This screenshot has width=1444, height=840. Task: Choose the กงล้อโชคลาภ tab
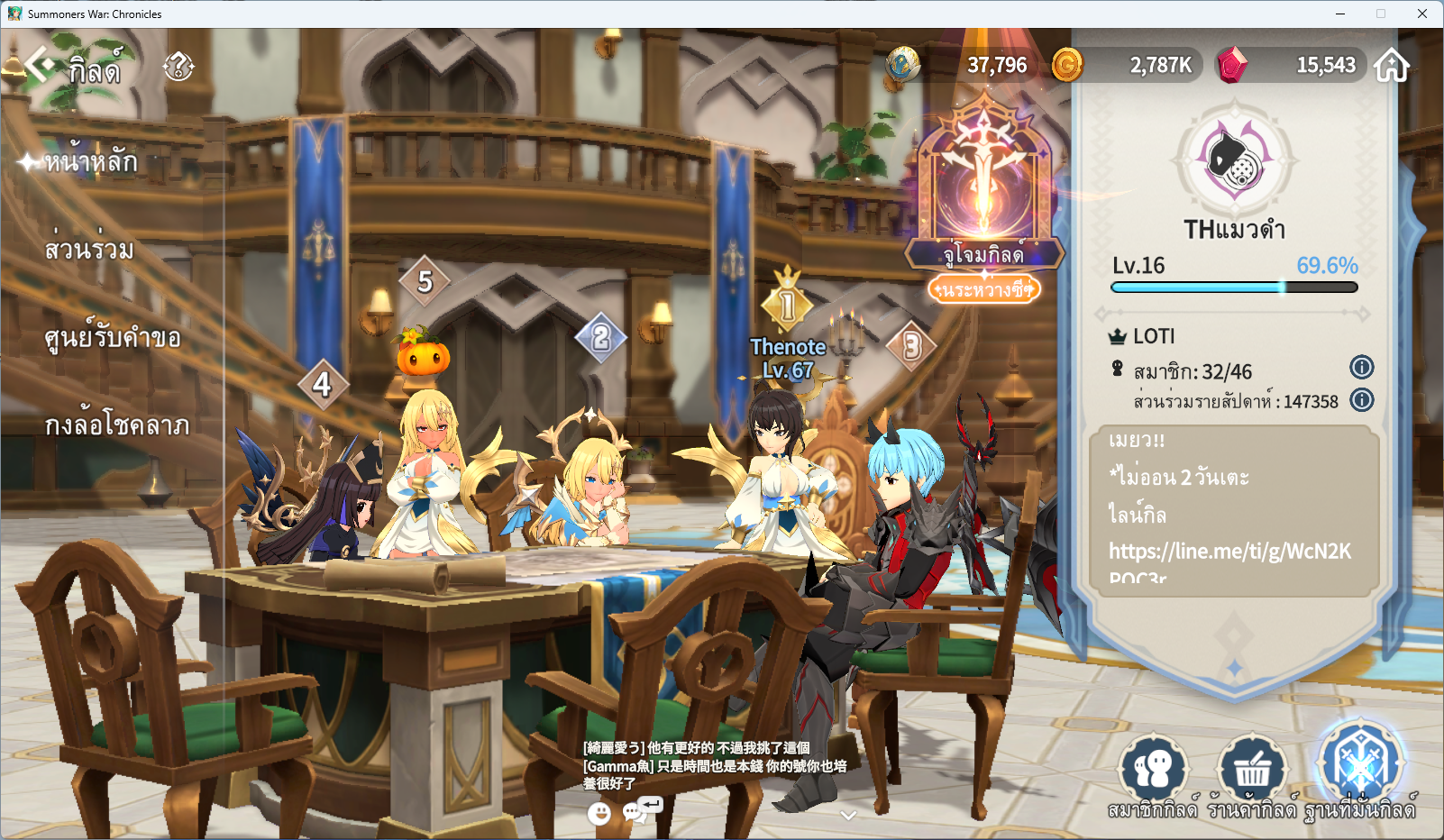pos(117,425)
